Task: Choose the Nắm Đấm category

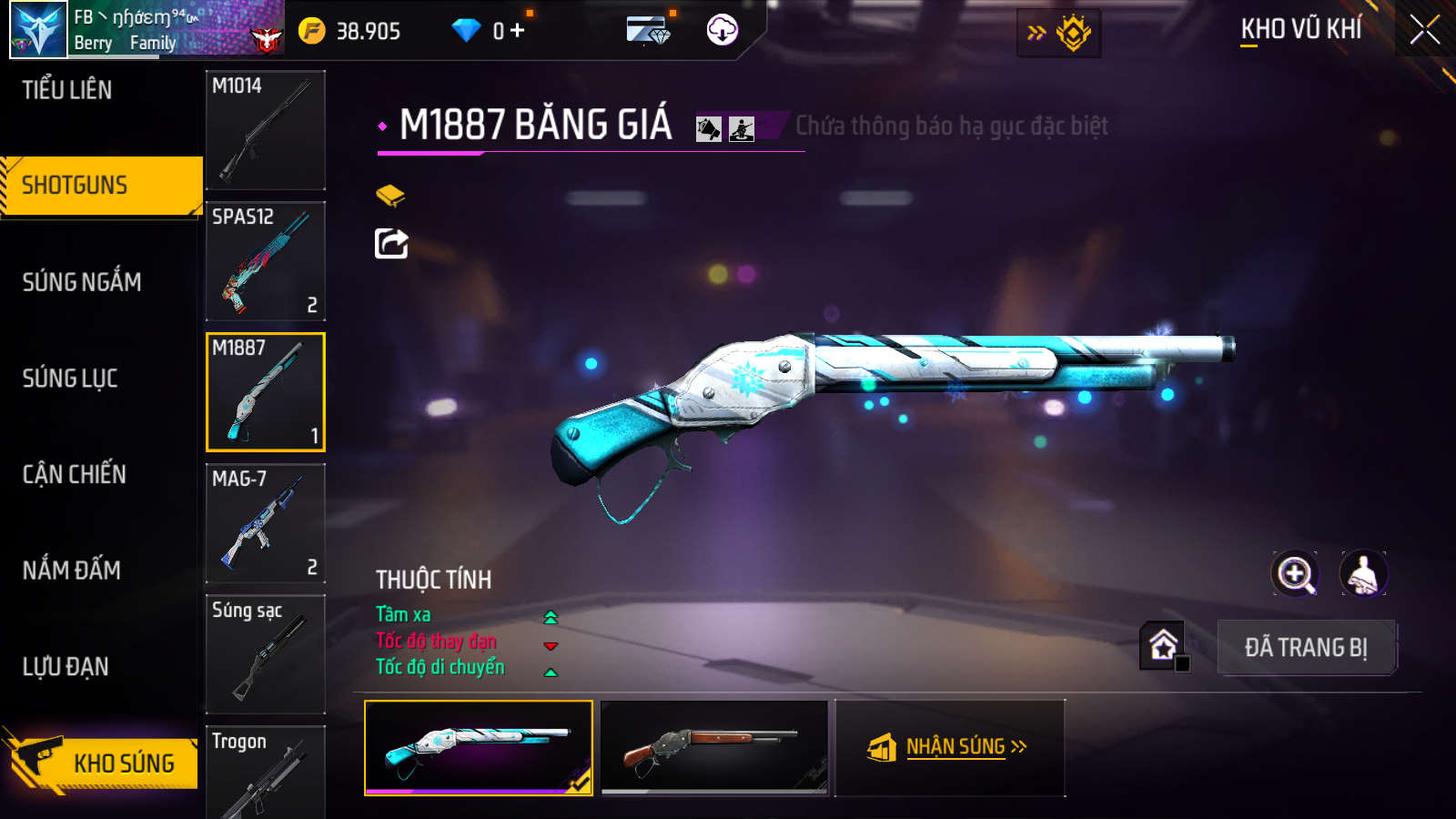Action: pos(72,571)
